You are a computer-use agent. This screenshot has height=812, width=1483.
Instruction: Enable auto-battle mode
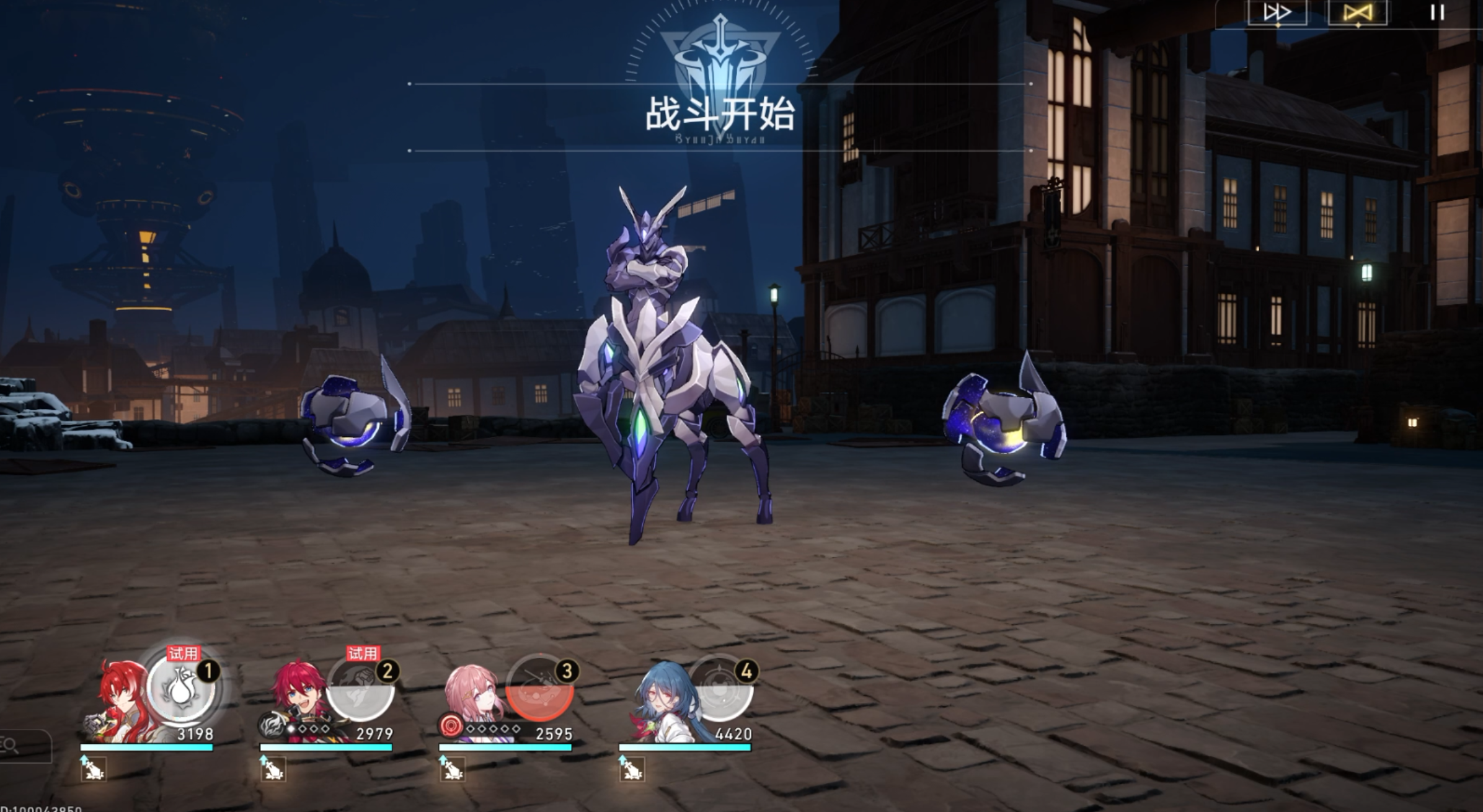[1357, 12]
